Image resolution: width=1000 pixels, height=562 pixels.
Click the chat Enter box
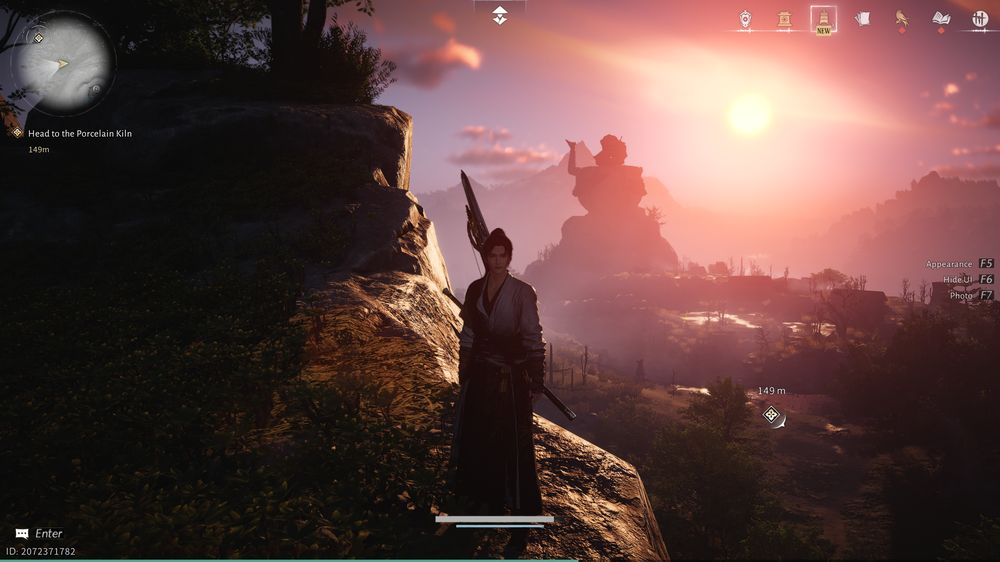coord(40,534)
